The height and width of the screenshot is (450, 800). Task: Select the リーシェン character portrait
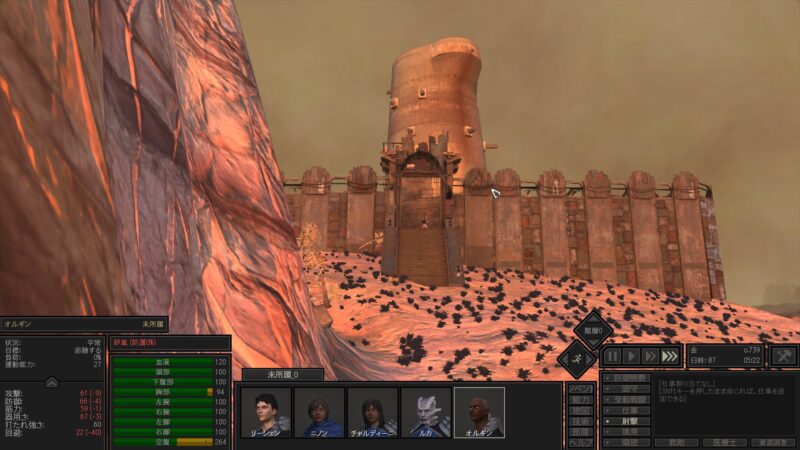[265, 412]
